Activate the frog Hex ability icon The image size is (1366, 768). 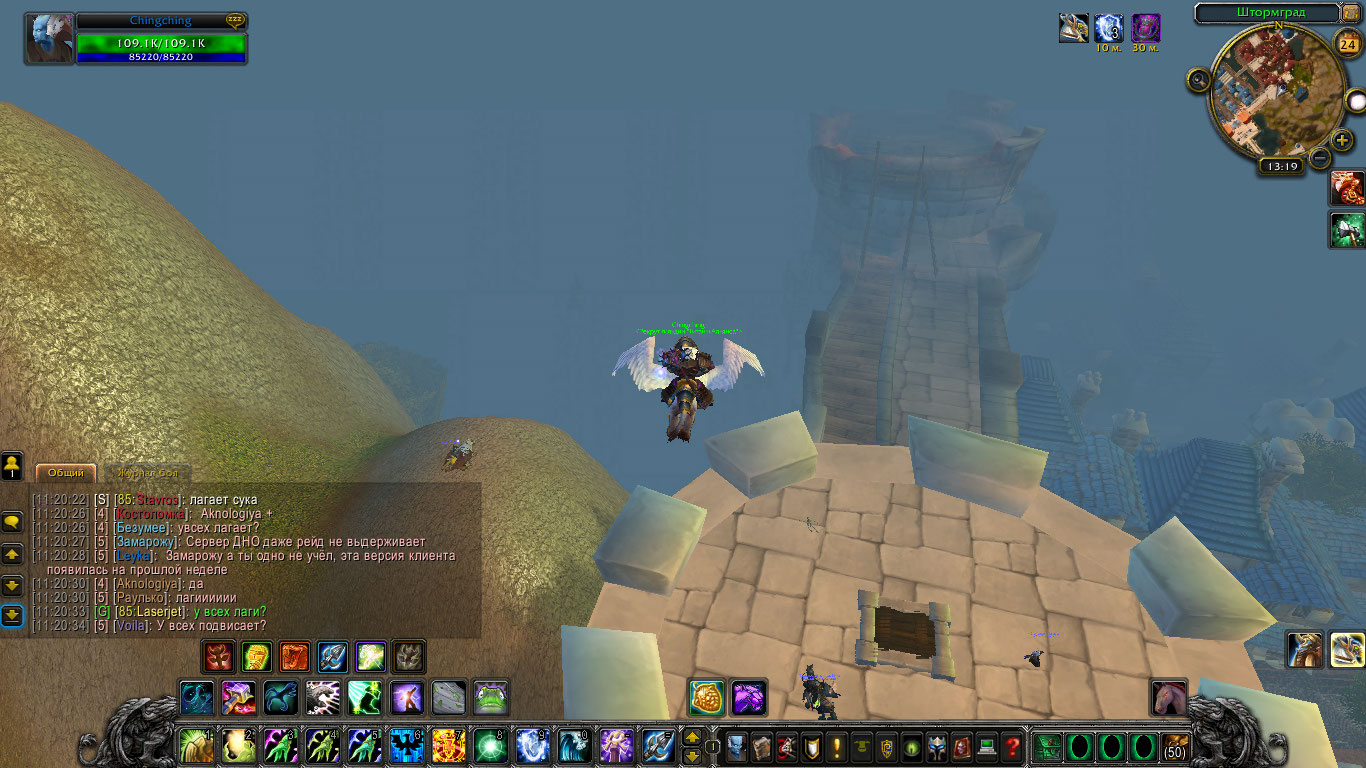490,697
